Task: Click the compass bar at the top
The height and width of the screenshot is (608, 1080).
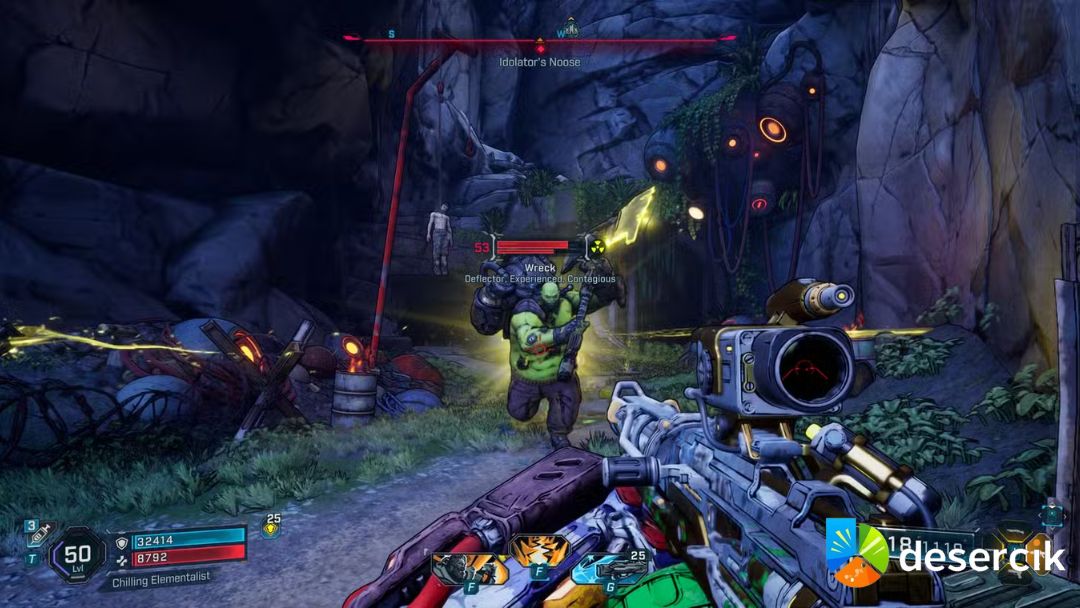Action: (540, 39)
